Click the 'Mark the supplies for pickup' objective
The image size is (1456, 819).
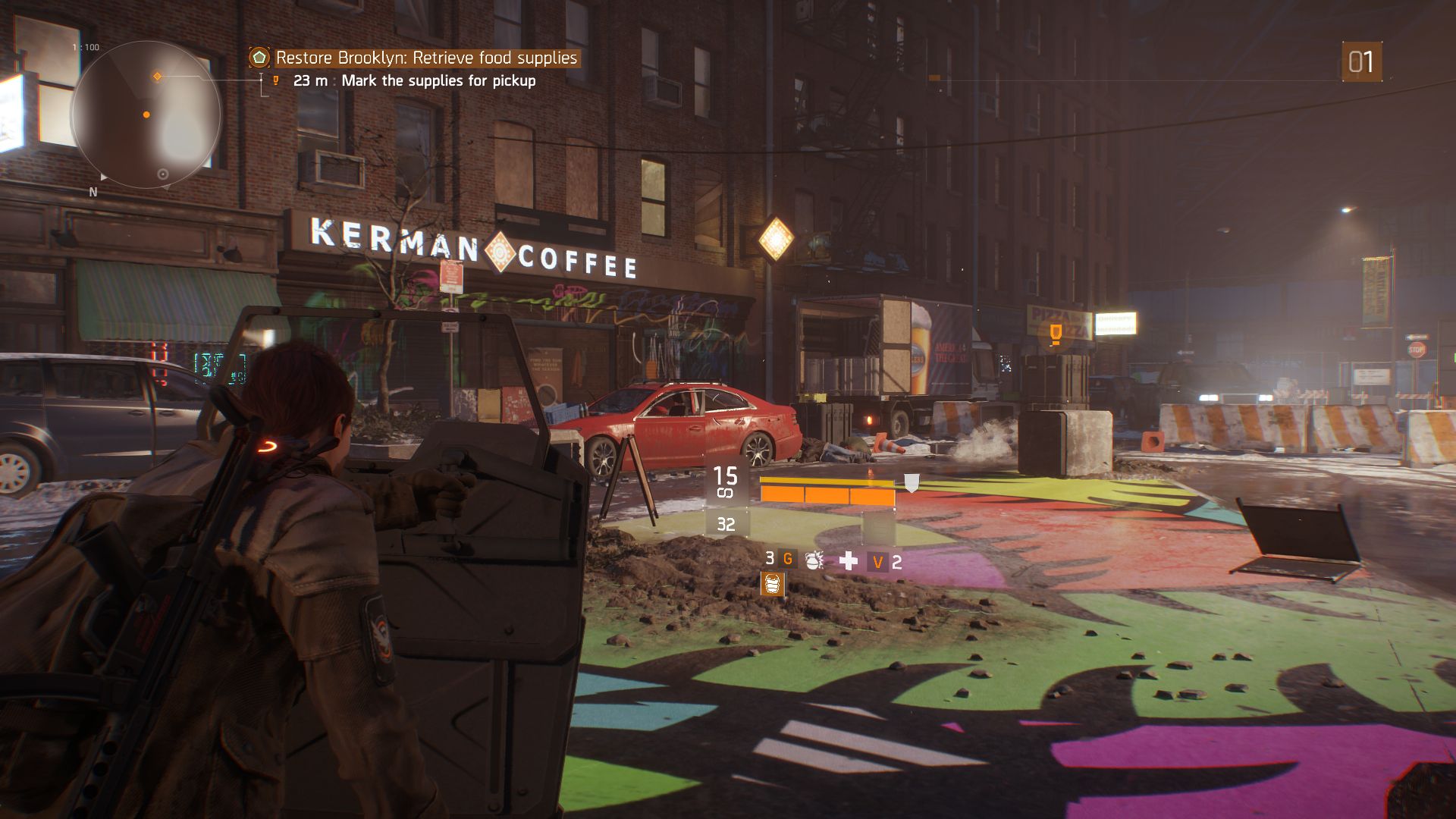tap(438, 80)
